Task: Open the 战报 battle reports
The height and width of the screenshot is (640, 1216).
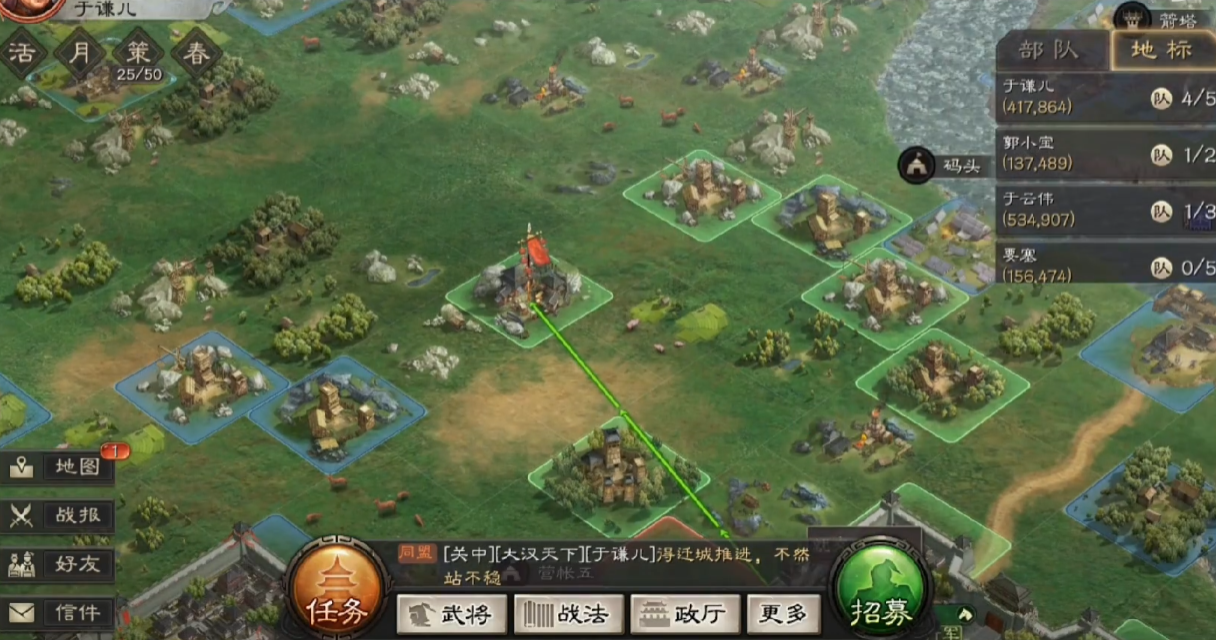Action: click(60, 516)
